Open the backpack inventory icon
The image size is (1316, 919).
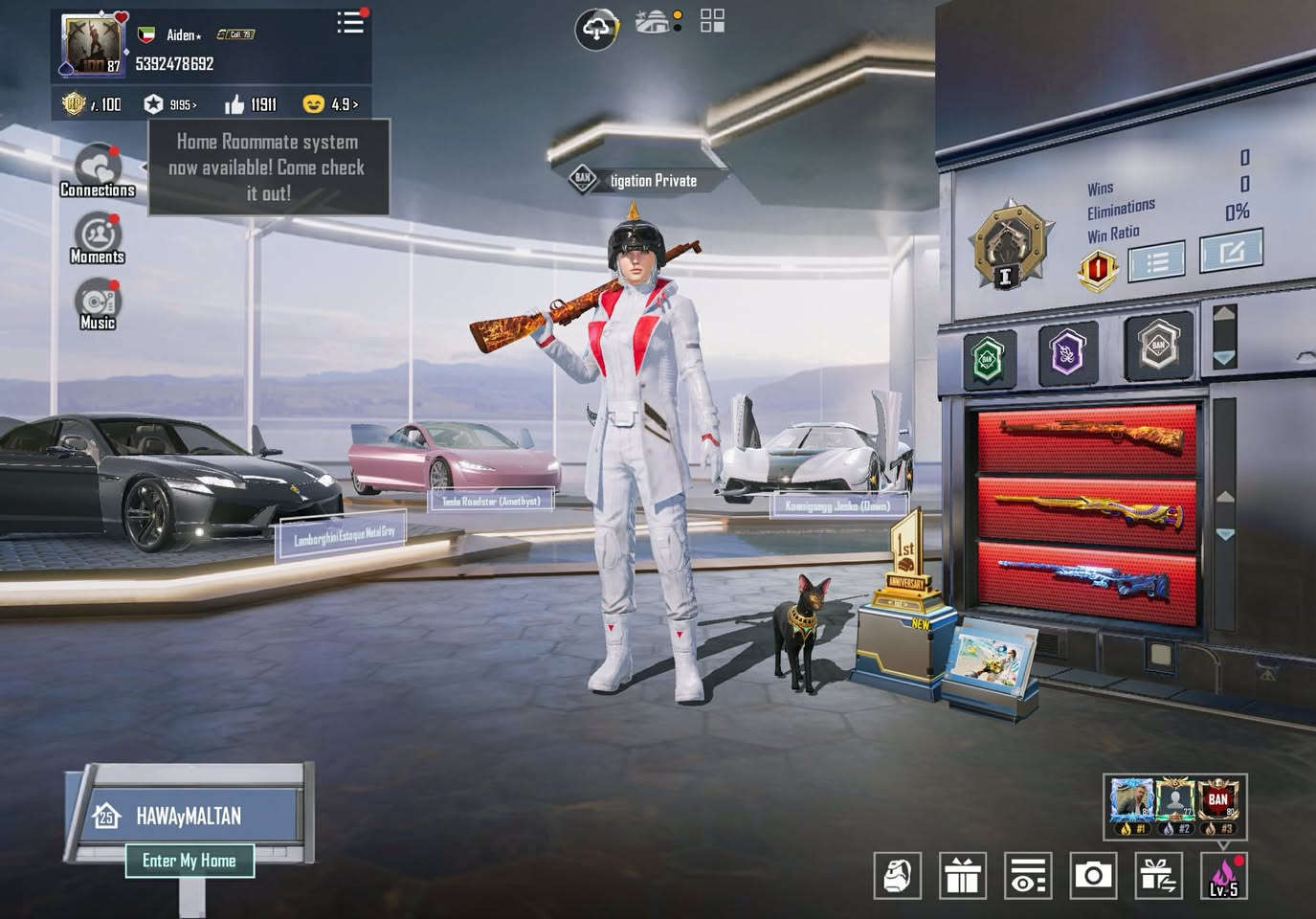(x=897, y=875)
